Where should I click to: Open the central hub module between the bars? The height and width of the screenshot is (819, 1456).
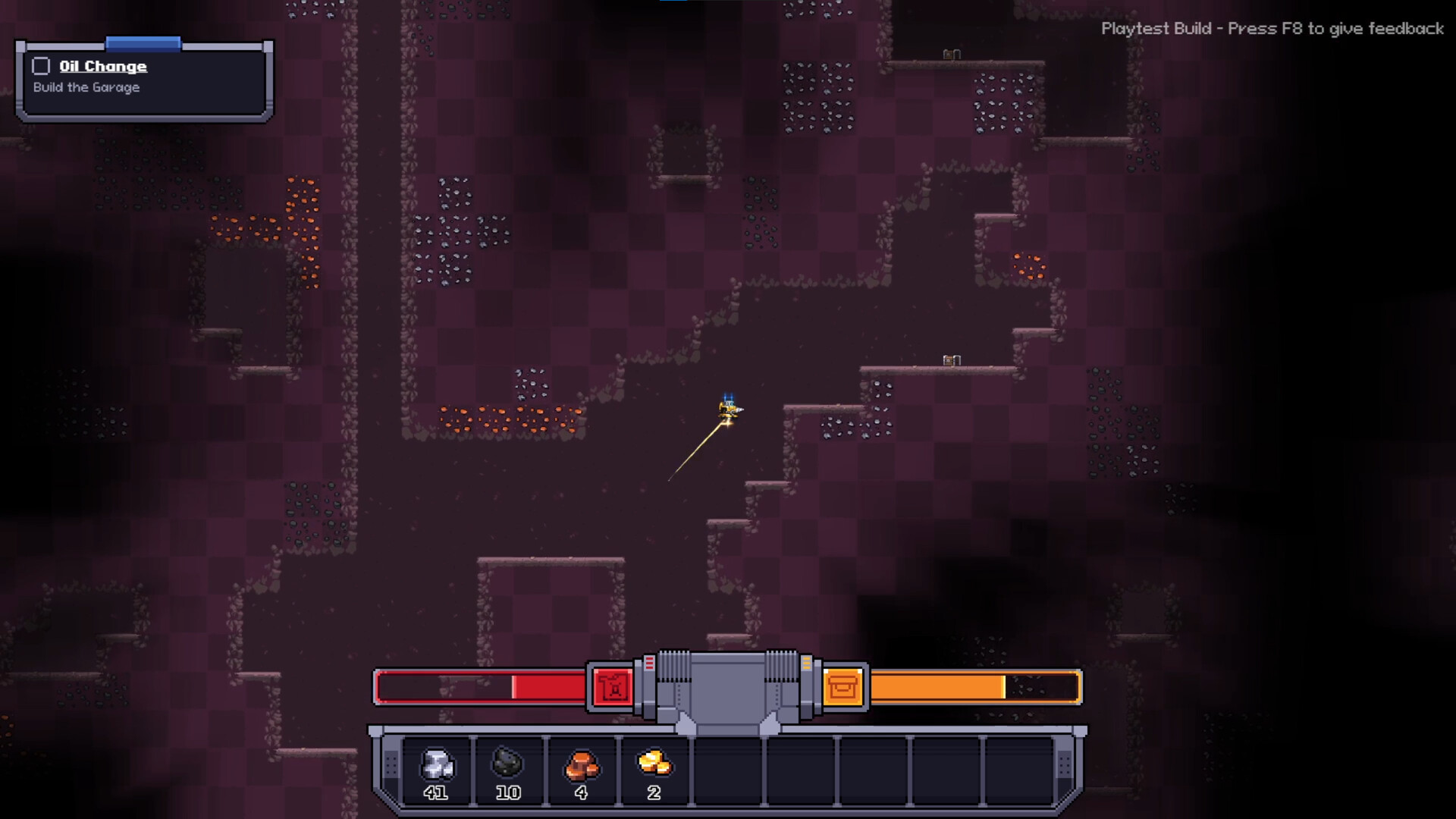(x=728, y=686)
